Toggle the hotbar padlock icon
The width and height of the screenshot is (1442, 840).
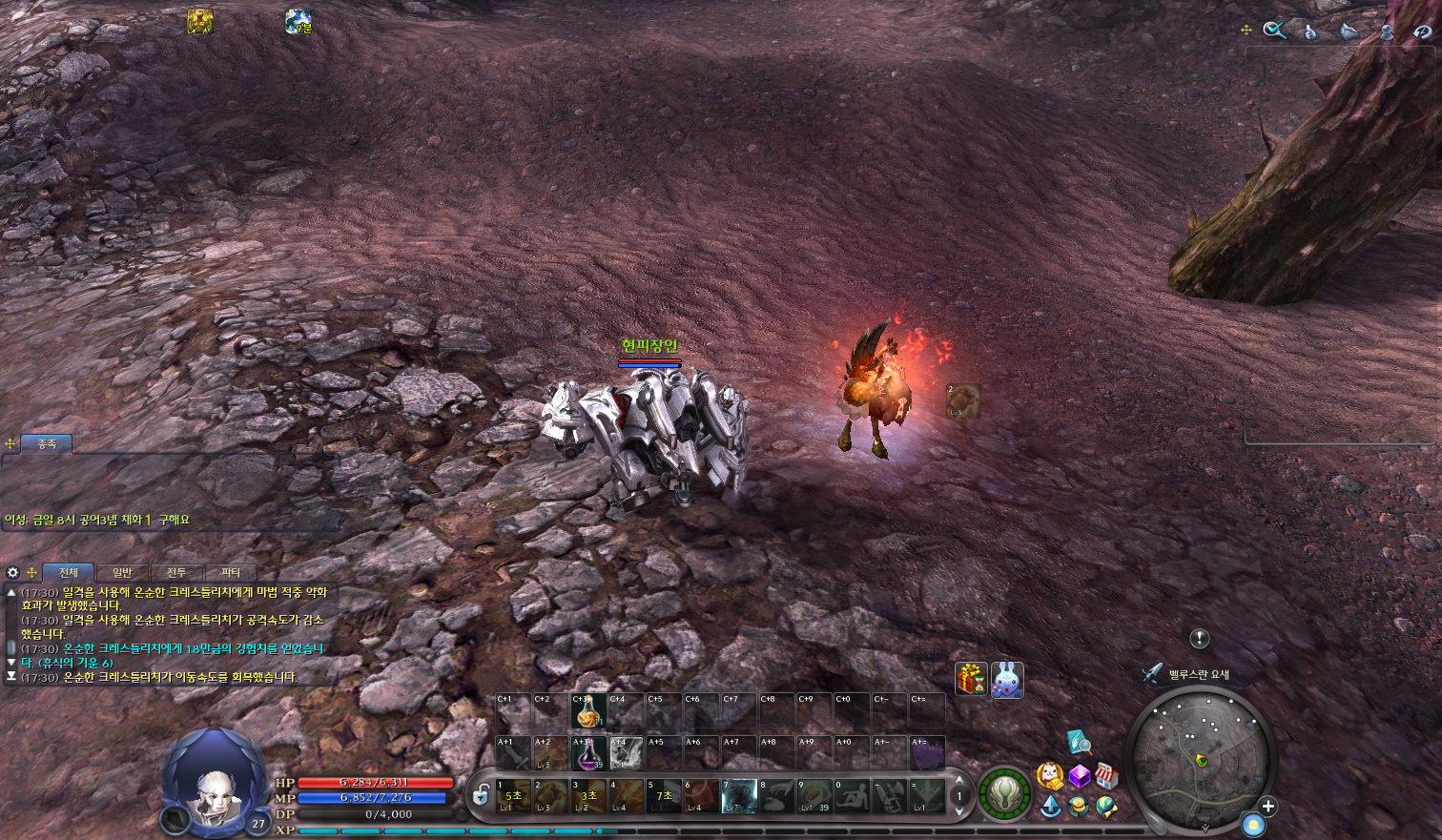pos(482,794)
